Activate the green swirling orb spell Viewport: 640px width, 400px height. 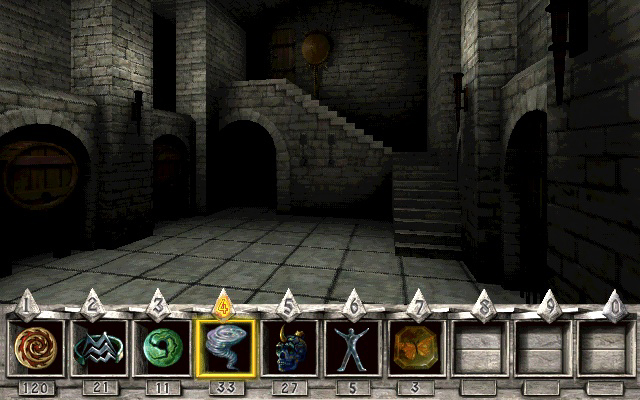tap(161, 347)
